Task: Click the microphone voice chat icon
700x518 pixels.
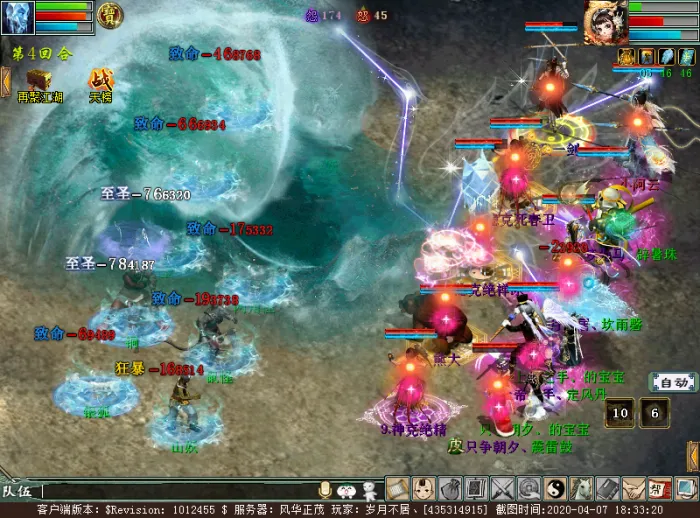Action: coord(324,489)
